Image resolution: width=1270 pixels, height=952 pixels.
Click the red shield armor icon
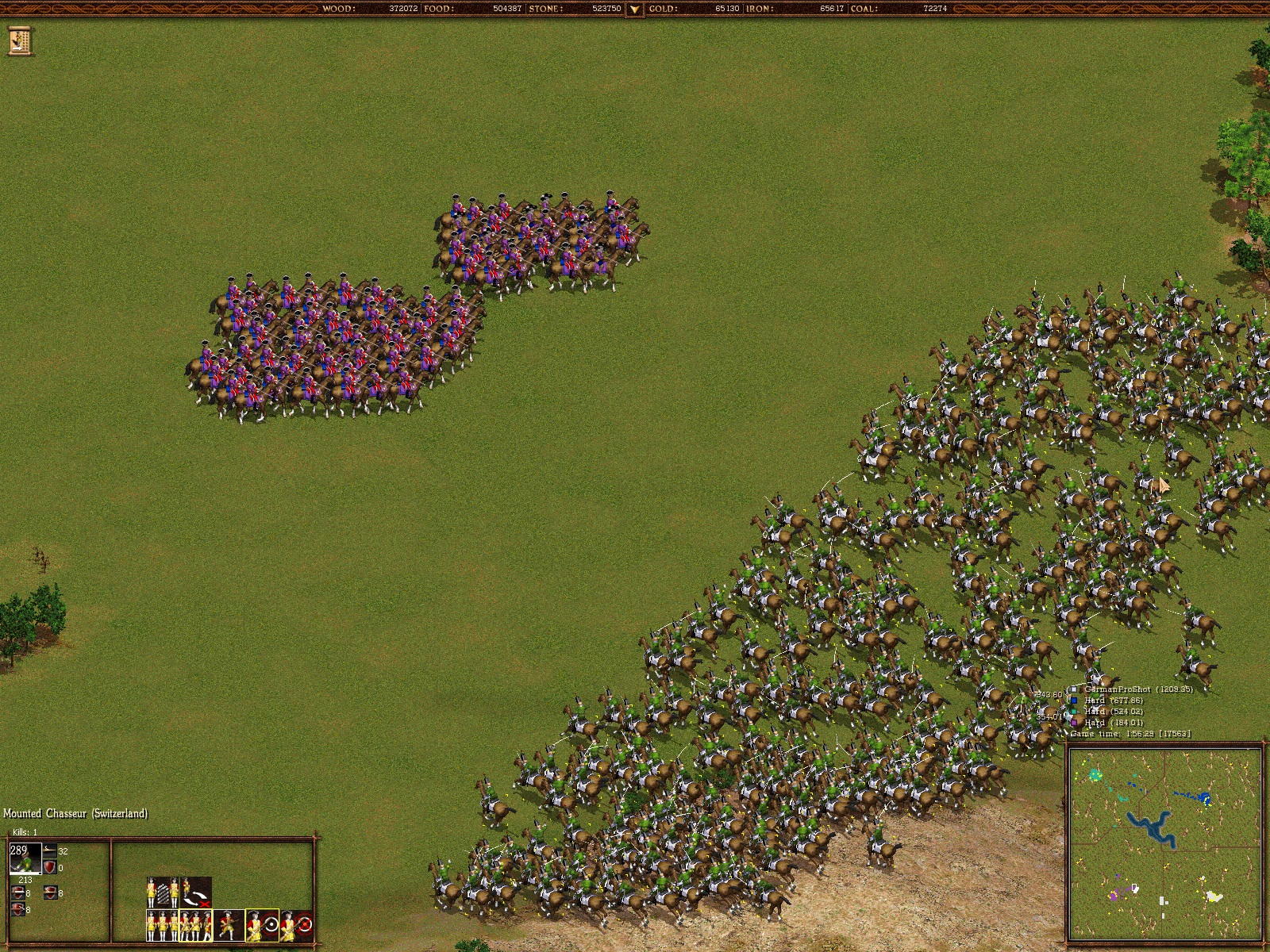pos(49,868)
